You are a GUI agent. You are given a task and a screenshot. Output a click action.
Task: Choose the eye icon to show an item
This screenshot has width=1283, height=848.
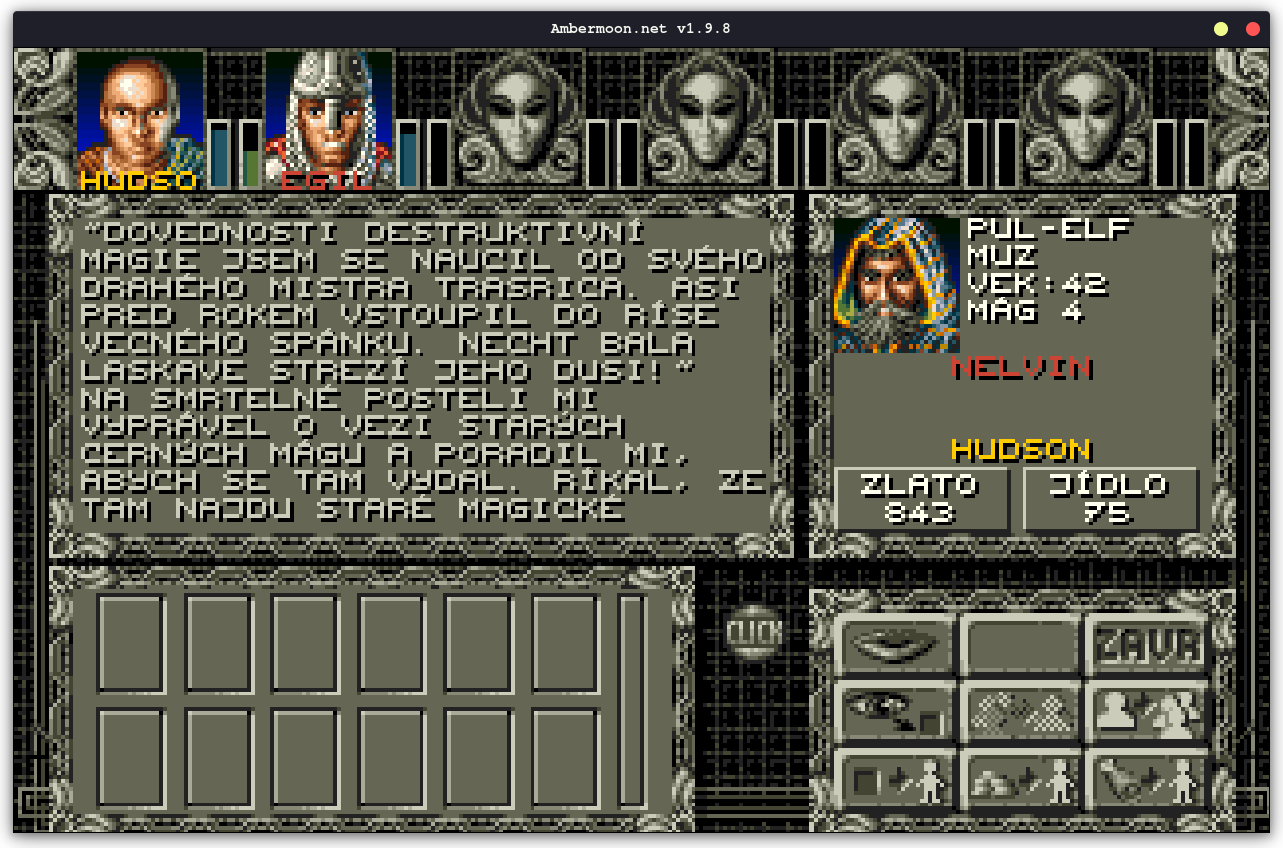pyautogui.click(x=896, y=712)
